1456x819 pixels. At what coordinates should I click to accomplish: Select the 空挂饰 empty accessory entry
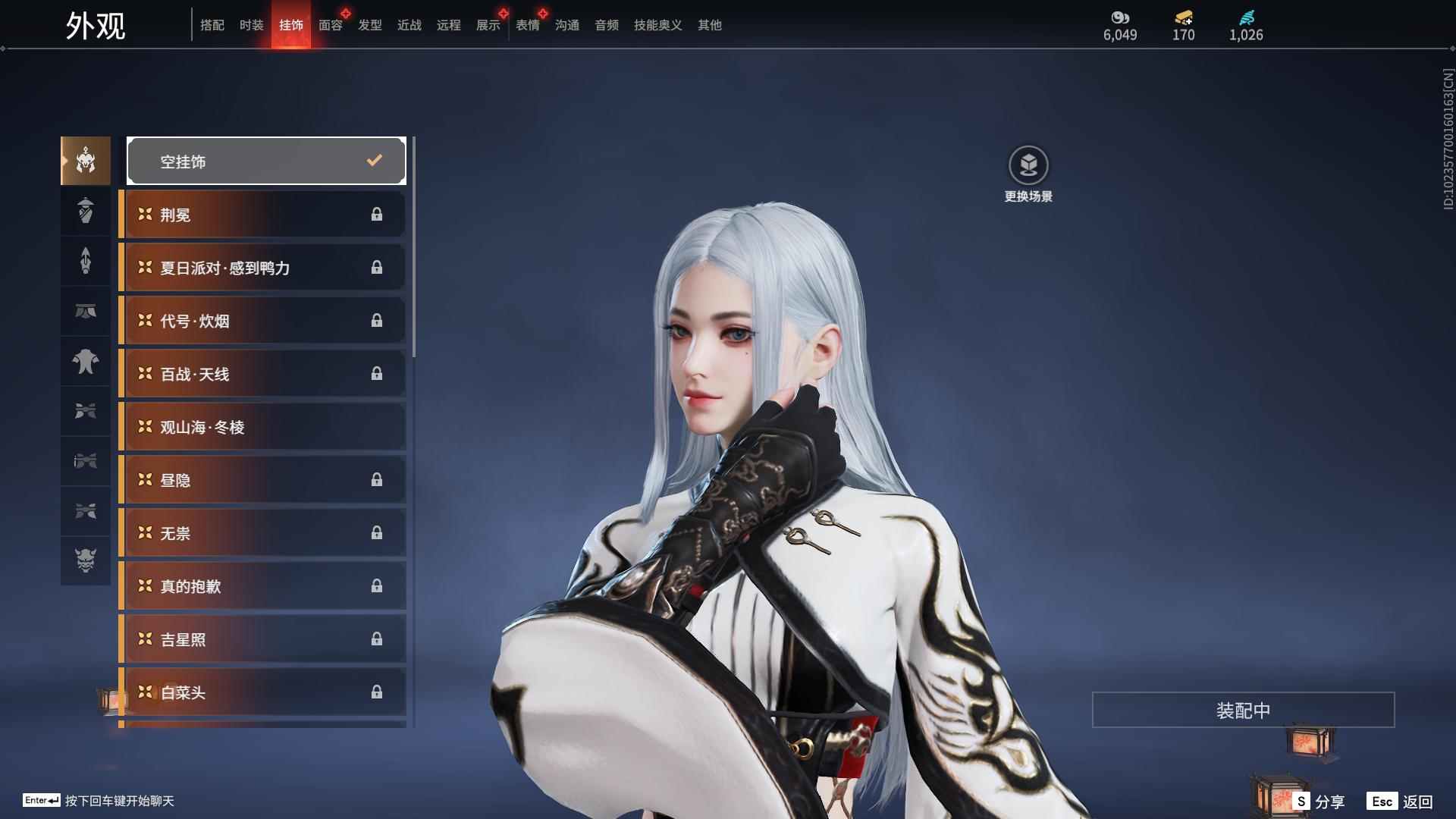click(266, 161)
